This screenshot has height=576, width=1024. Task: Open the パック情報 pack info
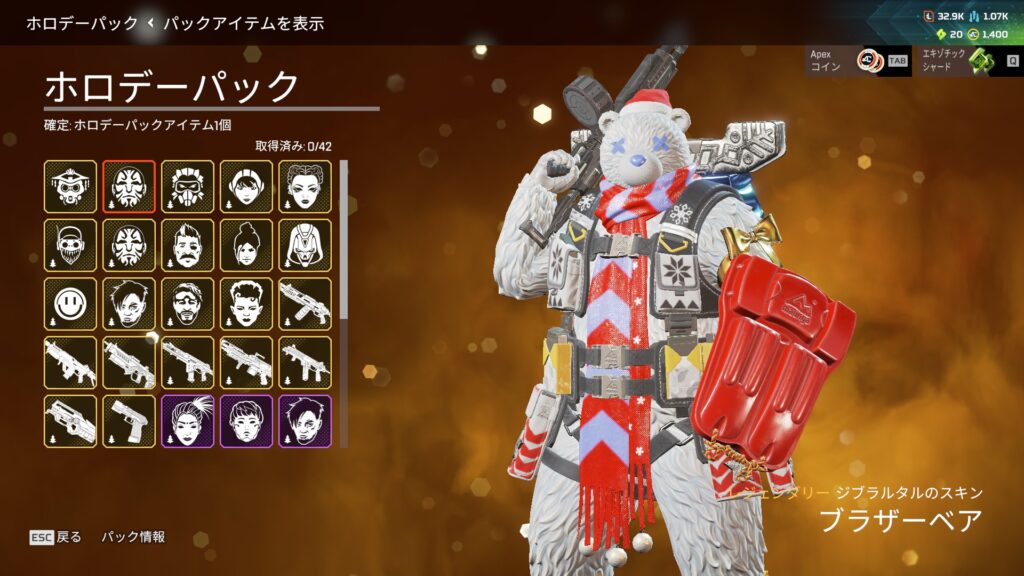pyautogui.click(x=133, y=537)
